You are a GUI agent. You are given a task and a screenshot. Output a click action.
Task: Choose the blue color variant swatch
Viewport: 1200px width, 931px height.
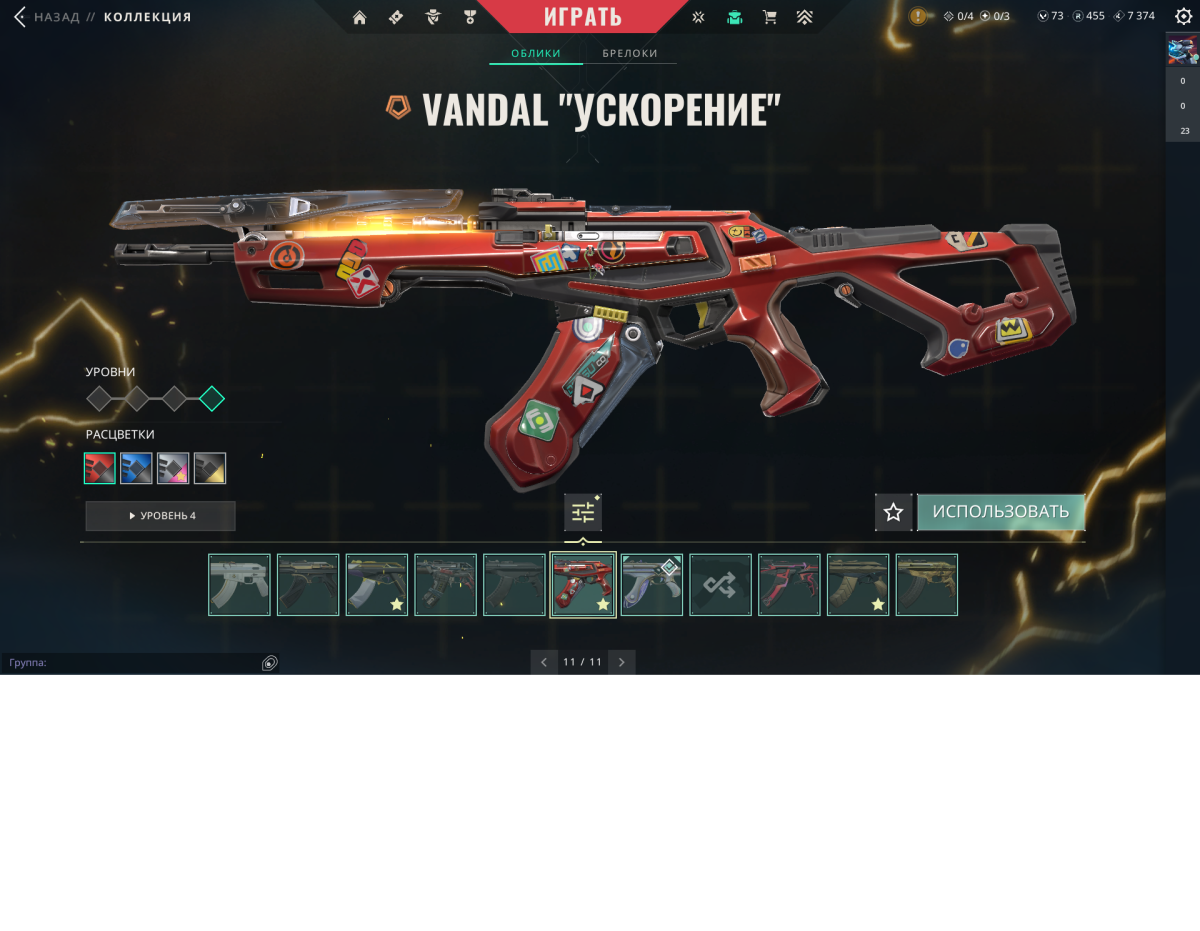pos(136,468)
